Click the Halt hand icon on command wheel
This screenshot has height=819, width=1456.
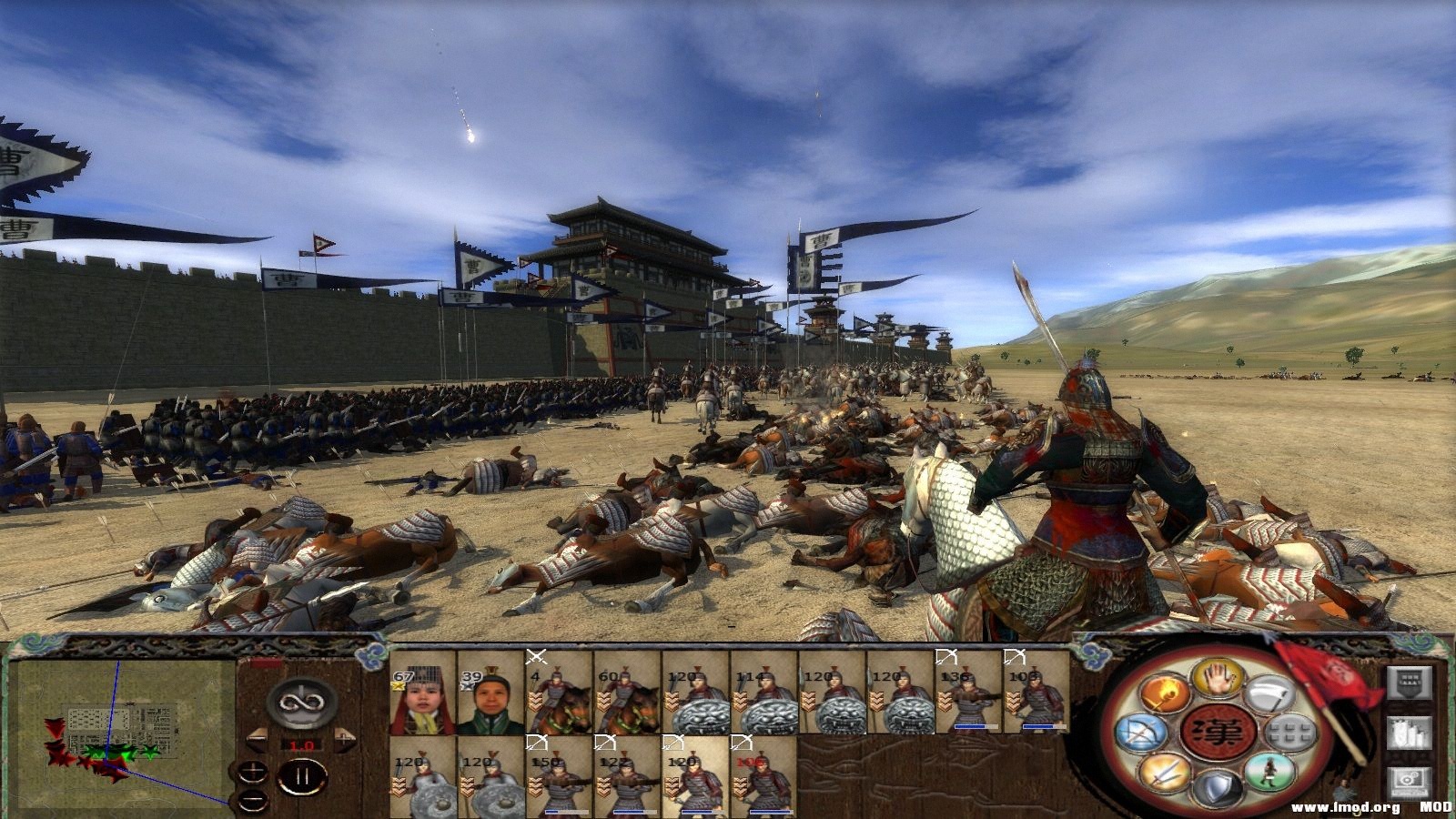coord(1218,681)
